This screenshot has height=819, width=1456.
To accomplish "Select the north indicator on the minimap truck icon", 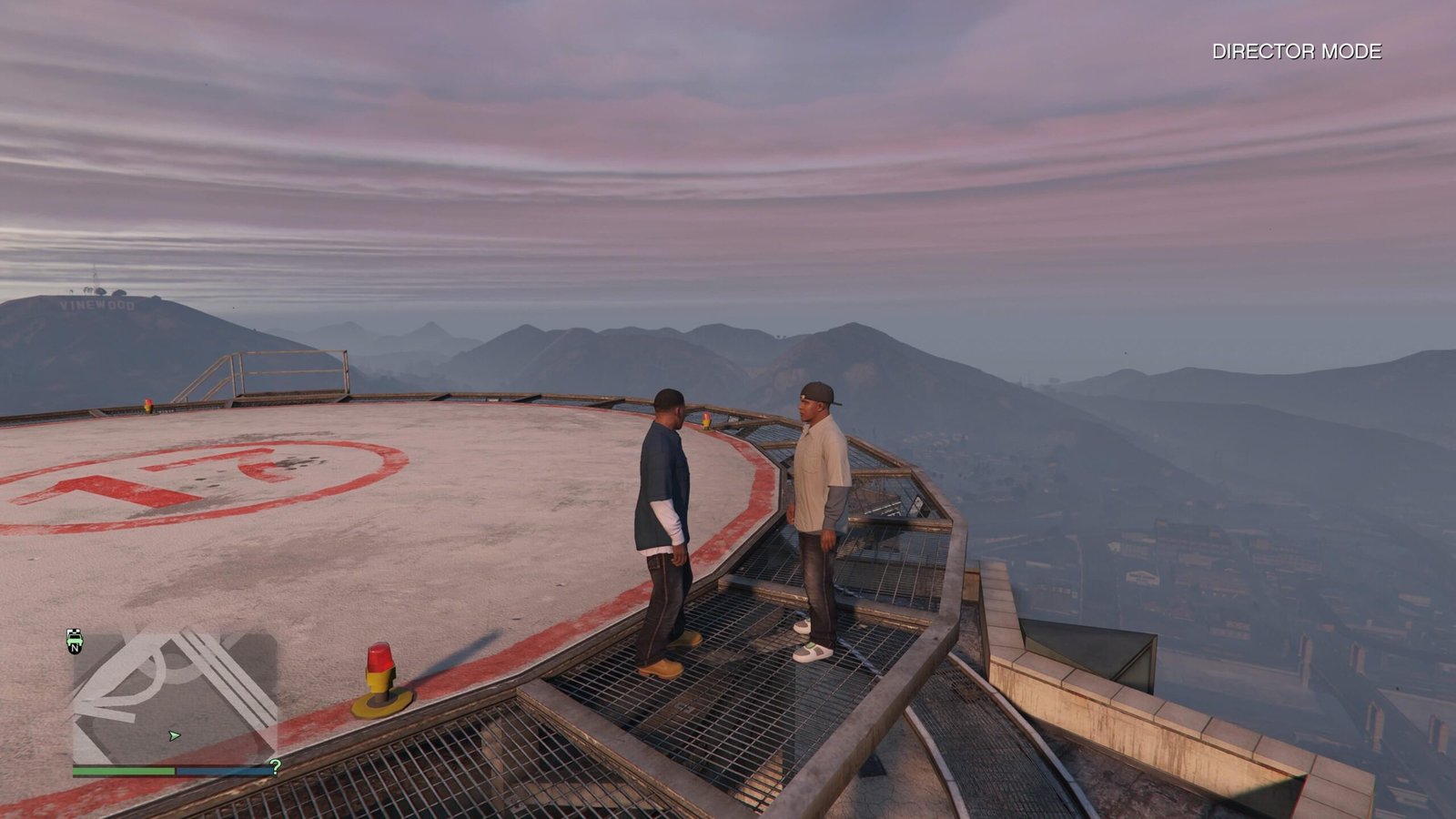I will 76,649.
